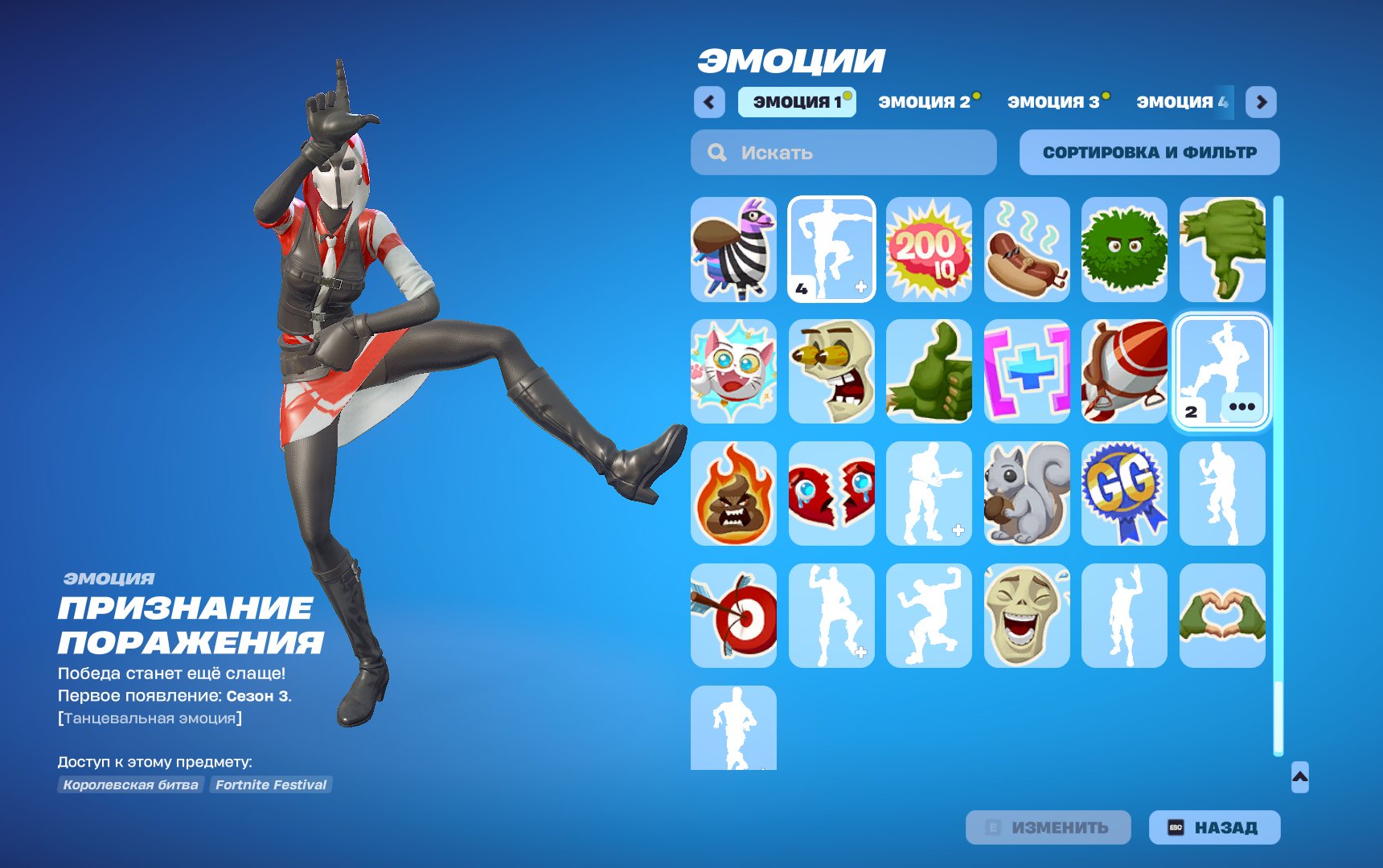
Task: Expand the tab list with the right arrow
Action: coord(1262,102)
